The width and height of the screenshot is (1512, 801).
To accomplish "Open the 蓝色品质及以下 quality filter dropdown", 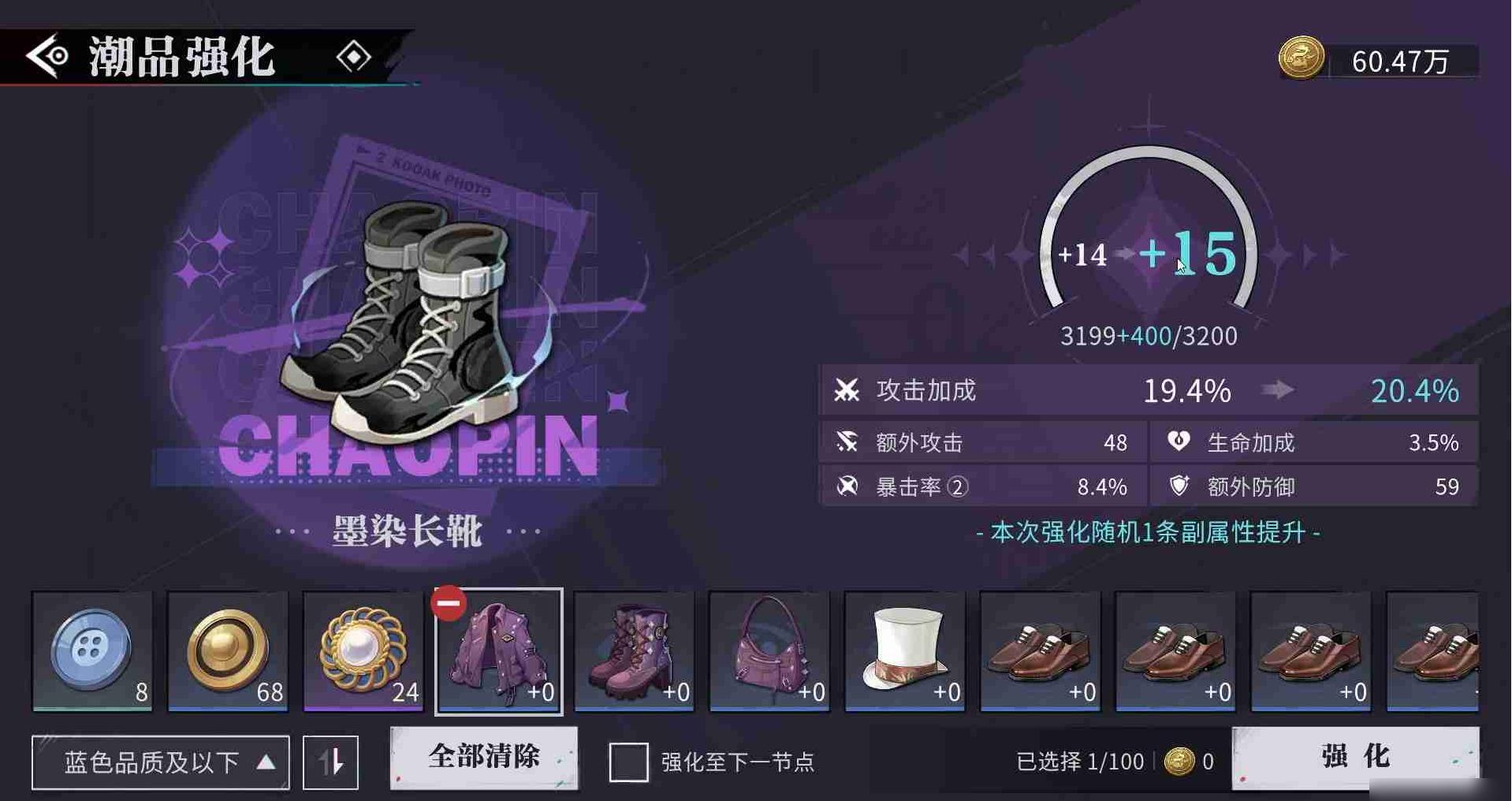I will pos(161,762).
